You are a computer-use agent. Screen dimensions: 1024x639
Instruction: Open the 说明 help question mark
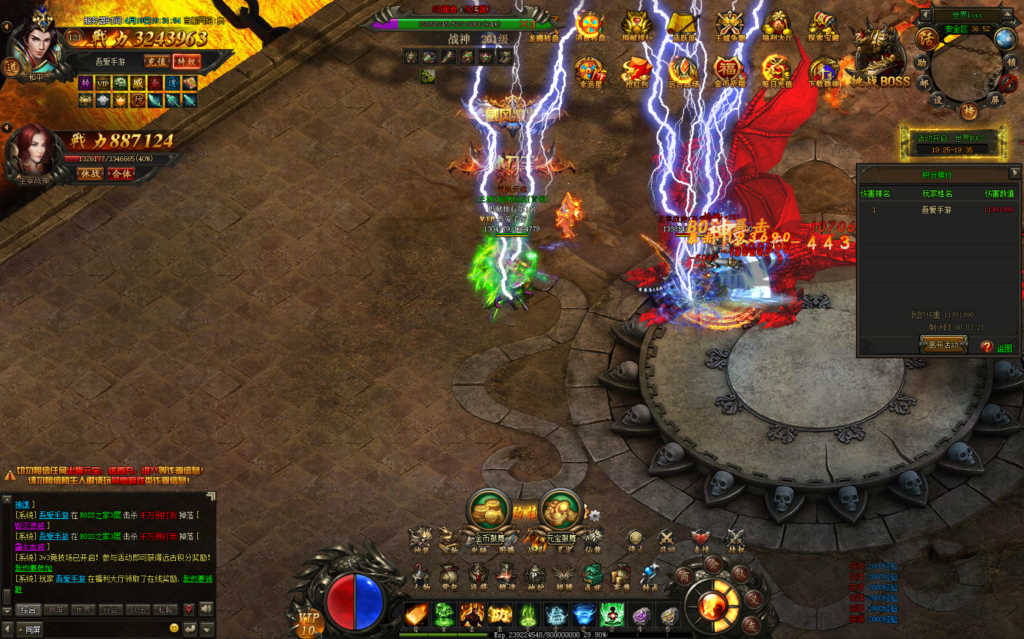click(986, 346)
